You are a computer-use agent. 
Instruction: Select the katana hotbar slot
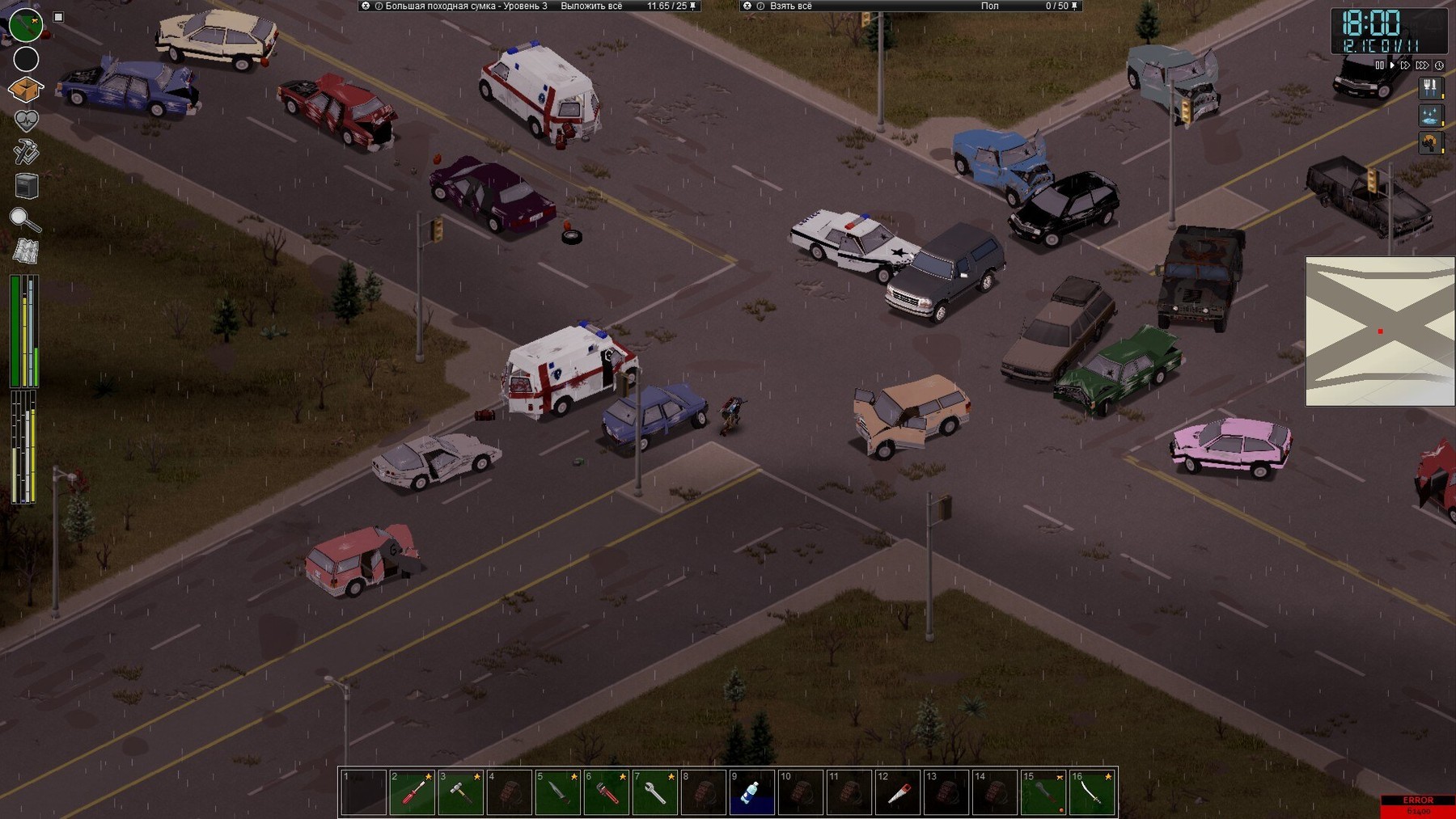coord(1093,792)
